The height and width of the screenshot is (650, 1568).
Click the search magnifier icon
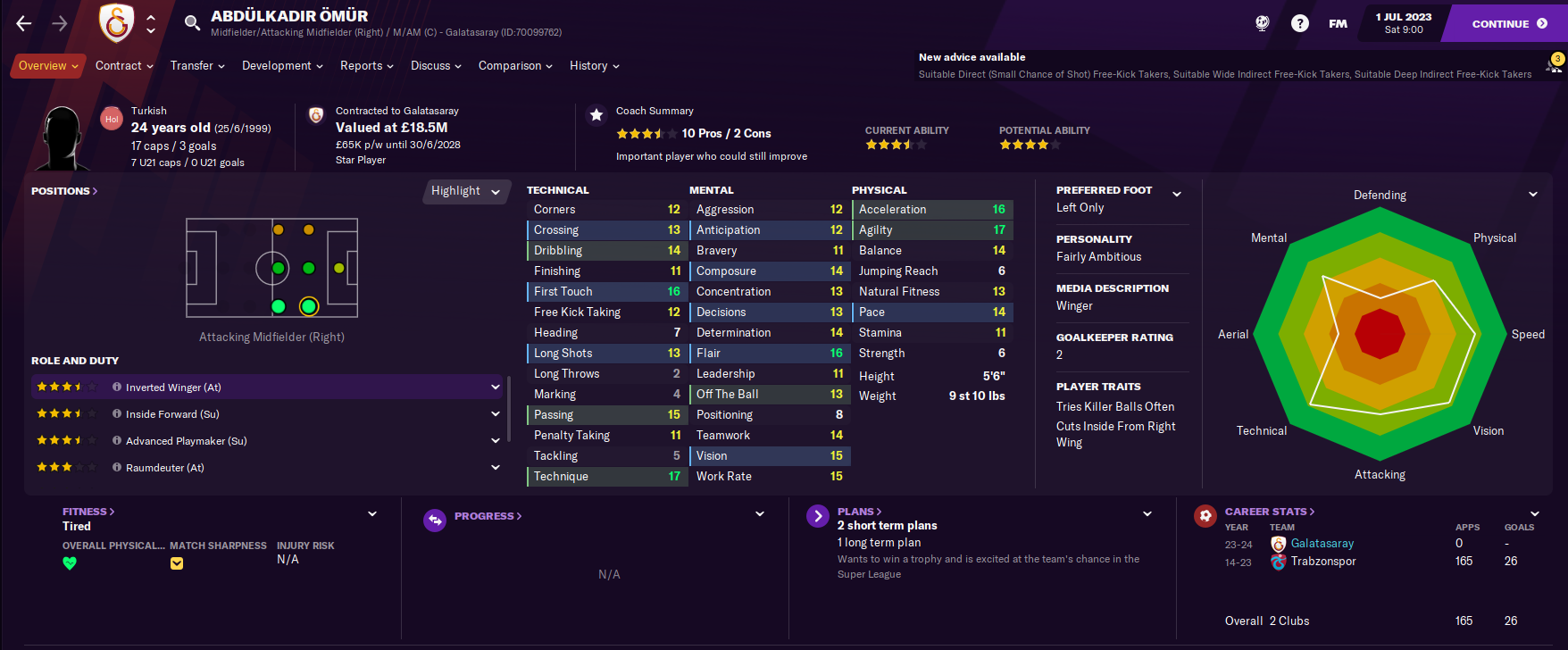[192, 23]
